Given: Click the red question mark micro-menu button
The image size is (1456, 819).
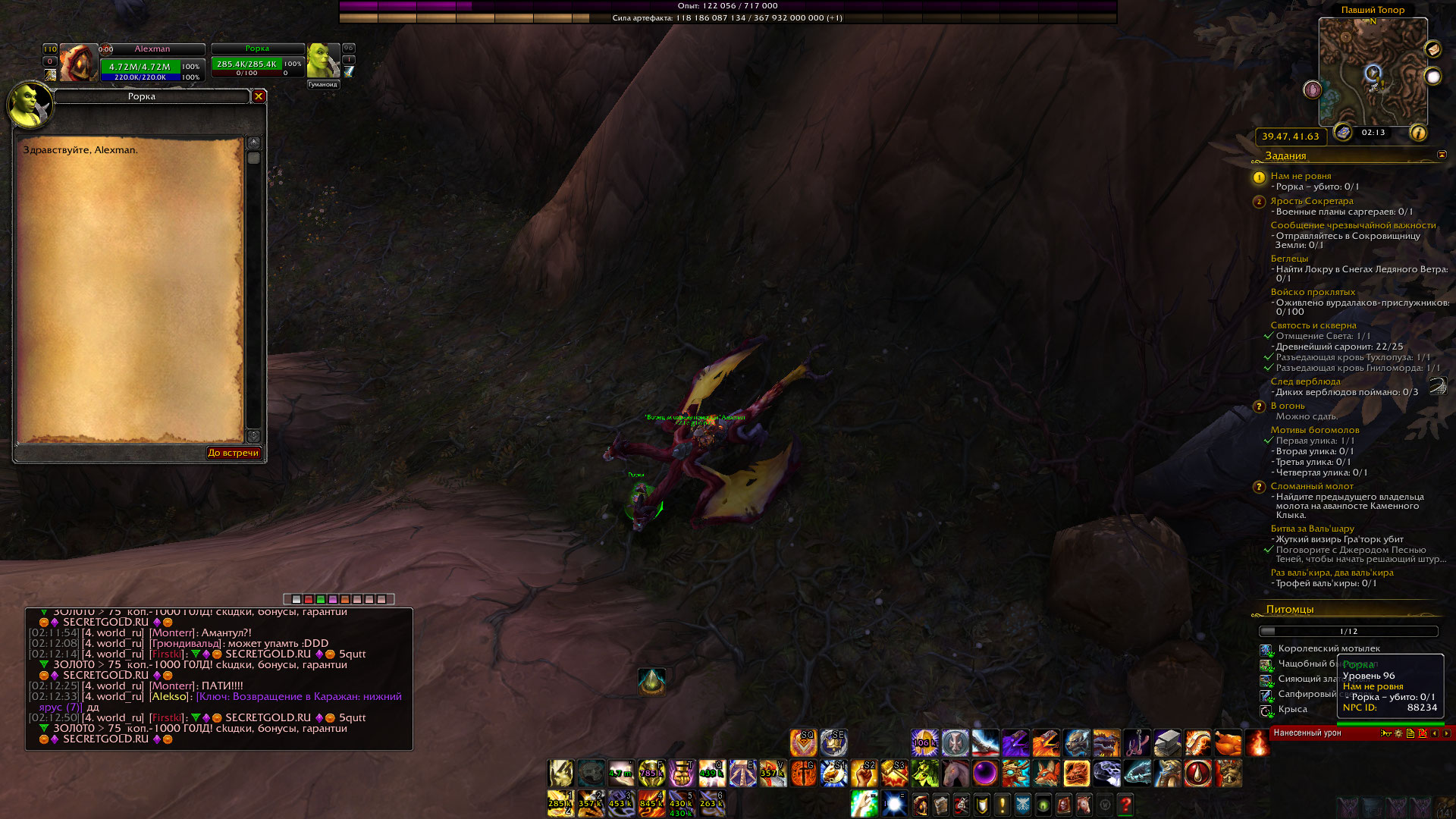Looking at the screenshot, I should [1125, 804].
